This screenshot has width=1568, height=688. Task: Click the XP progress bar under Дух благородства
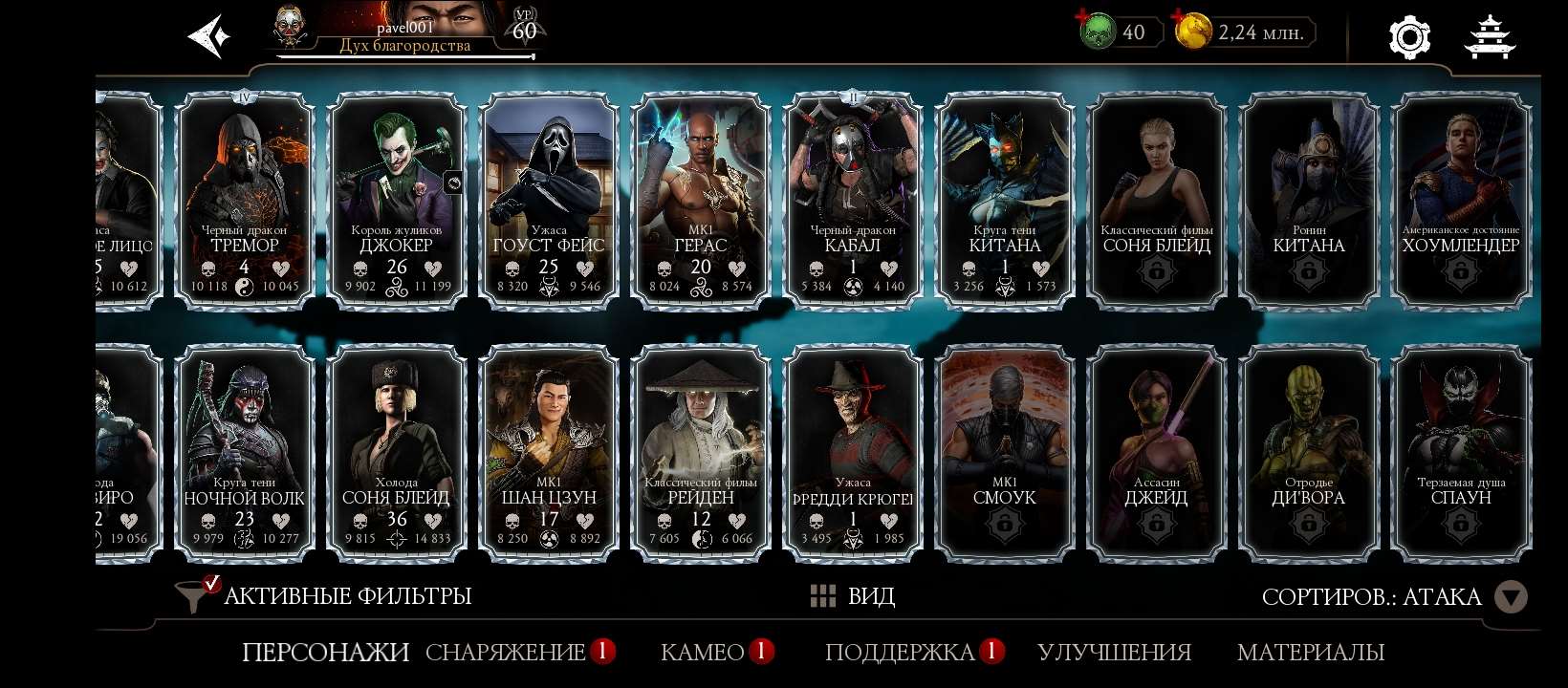pos(402,54)
